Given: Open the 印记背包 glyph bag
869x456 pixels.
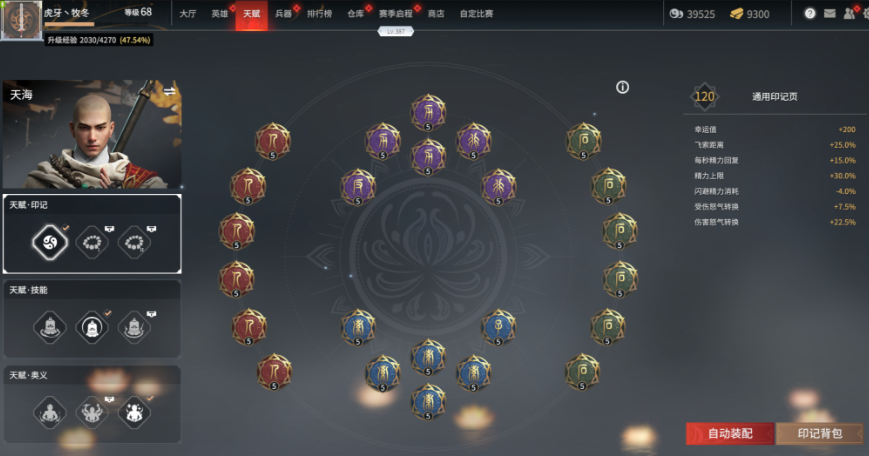Looking at the screenshot, I should (x=820, y=434).
